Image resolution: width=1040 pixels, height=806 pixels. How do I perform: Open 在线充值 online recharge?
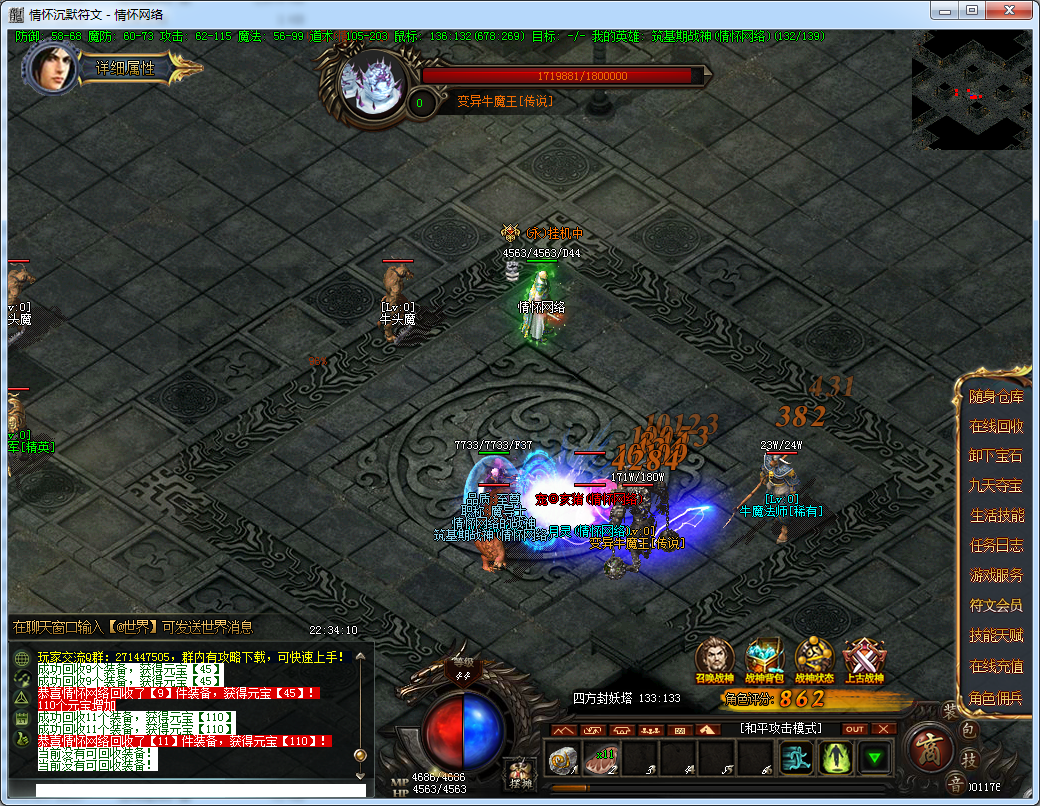click(996, 666)
